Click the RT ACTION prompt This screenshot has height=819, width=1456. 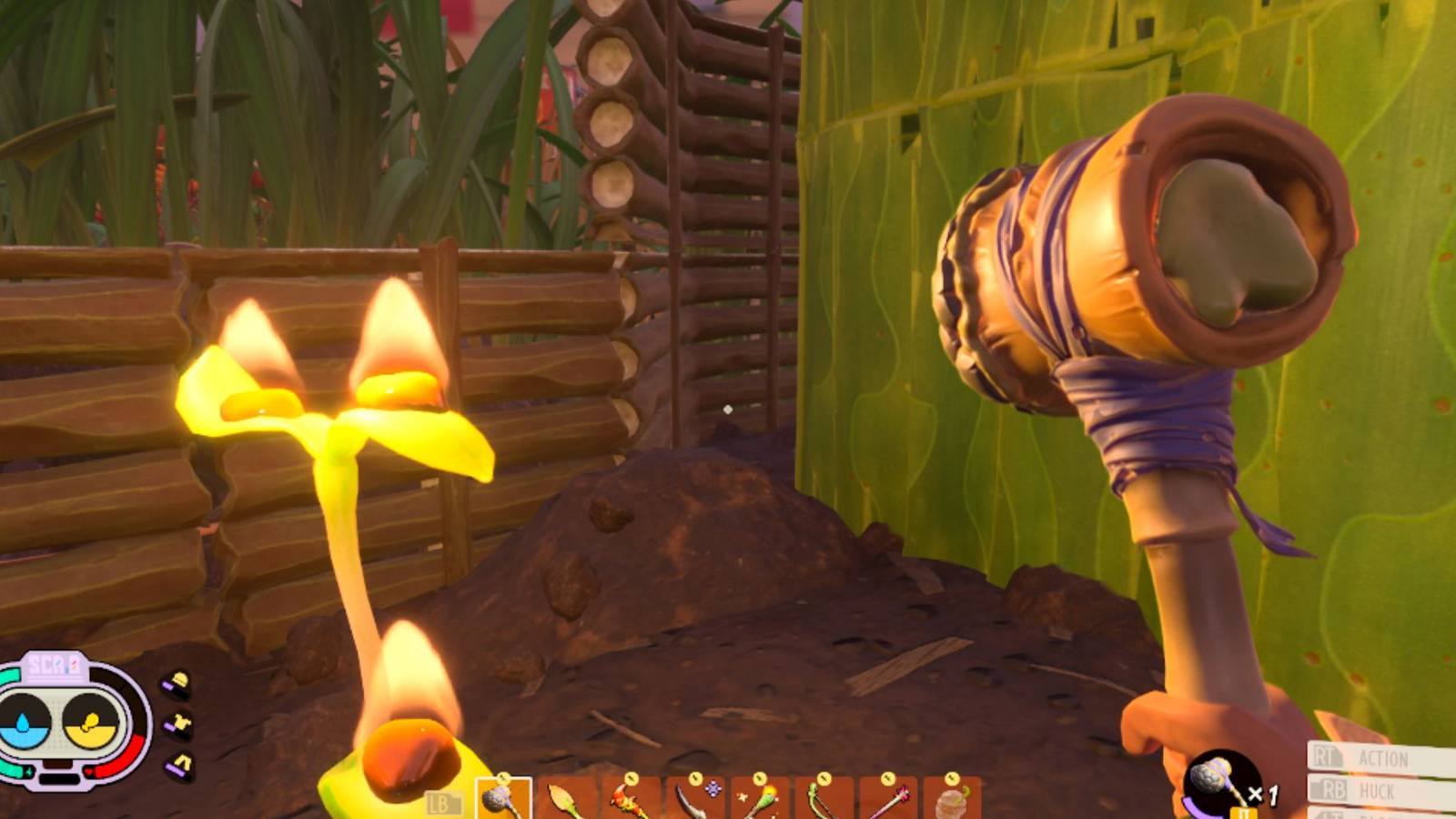pos(1360,755)
